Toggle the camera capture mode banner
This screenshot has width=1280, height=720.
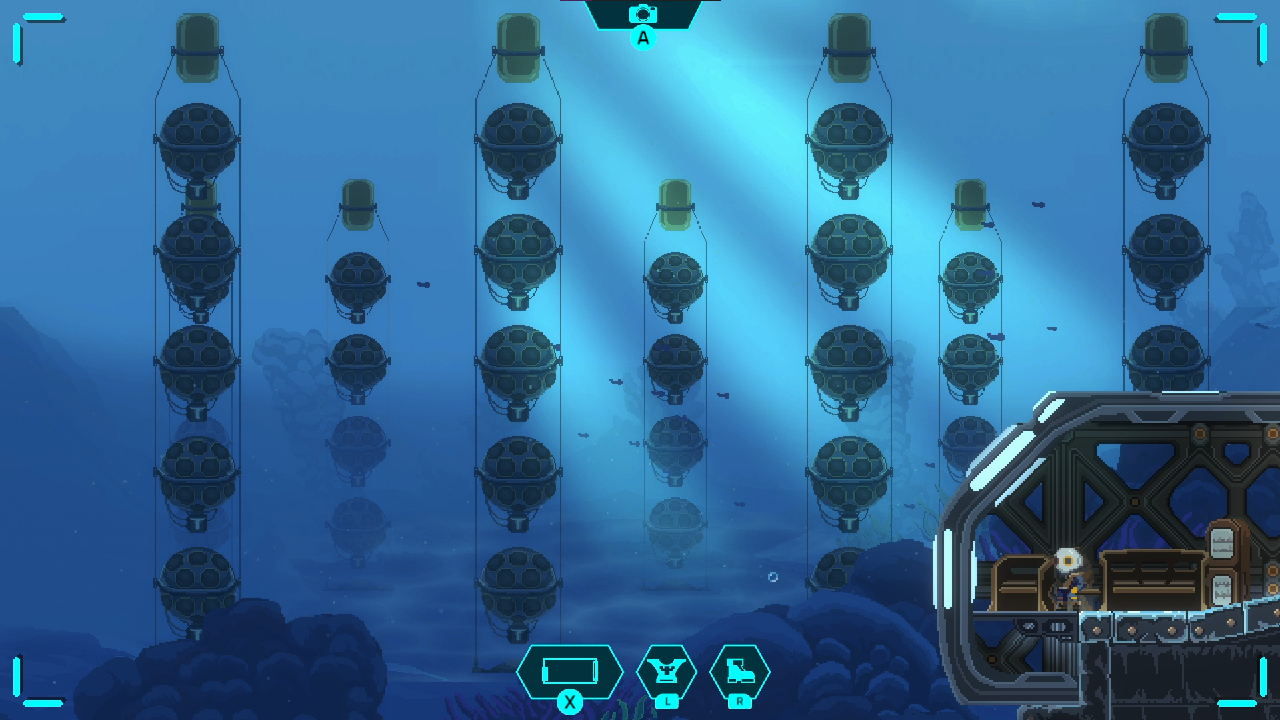pos(644,14)
